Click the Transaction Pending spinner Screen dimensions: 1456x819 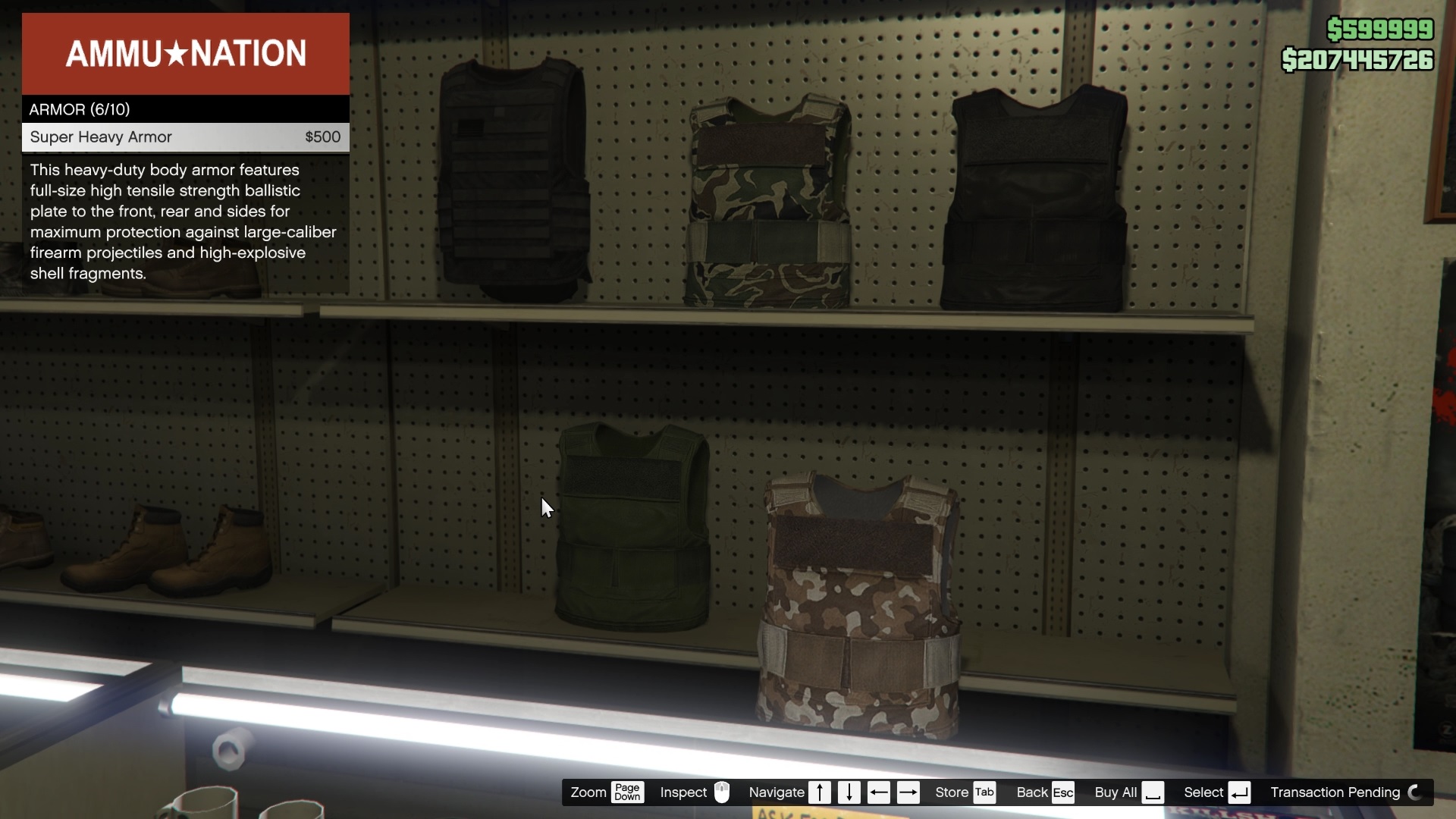[x=1415, y=792]
